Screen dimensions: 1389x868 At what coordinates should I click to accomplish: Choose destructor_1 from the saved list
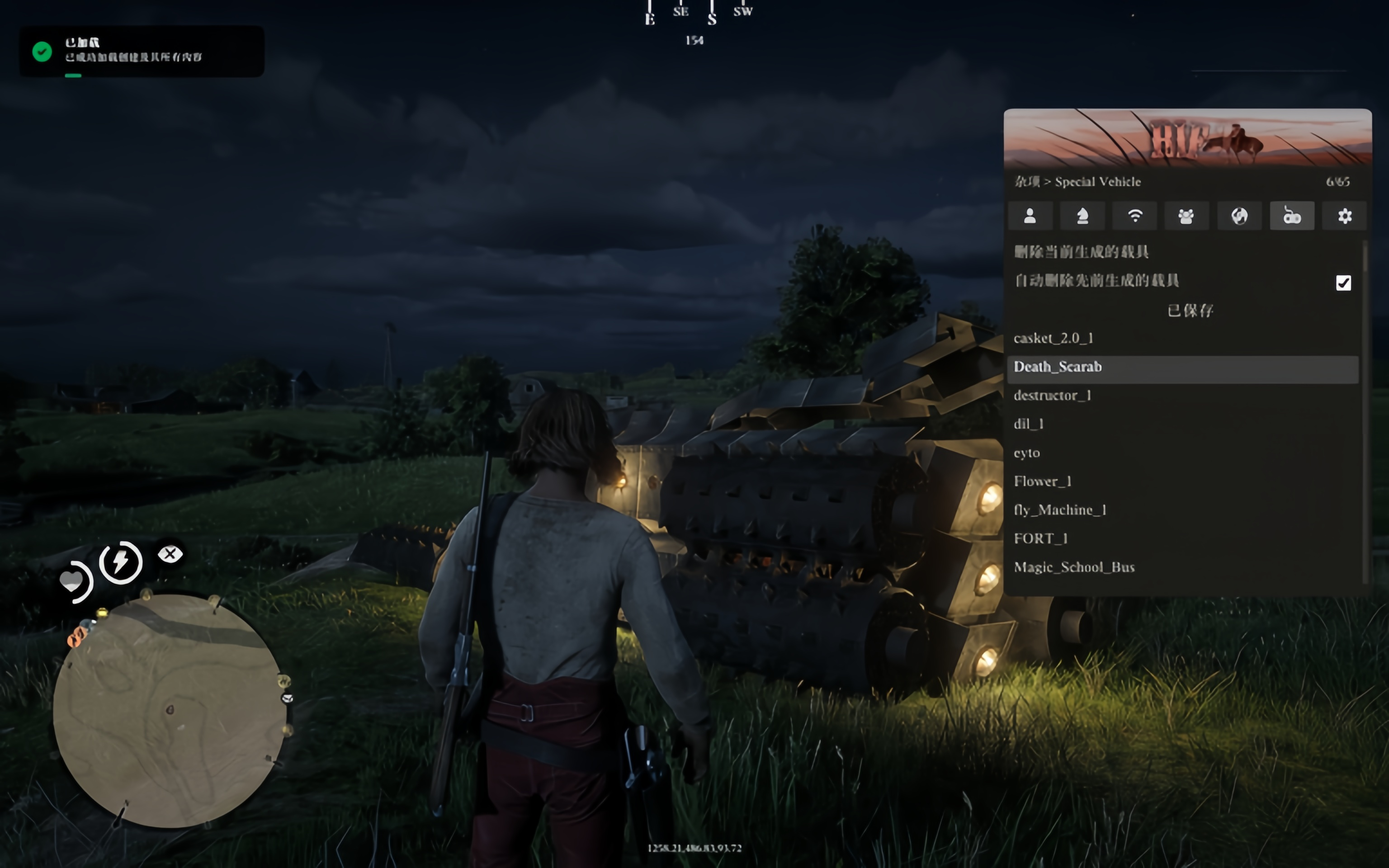point(1052,396)
